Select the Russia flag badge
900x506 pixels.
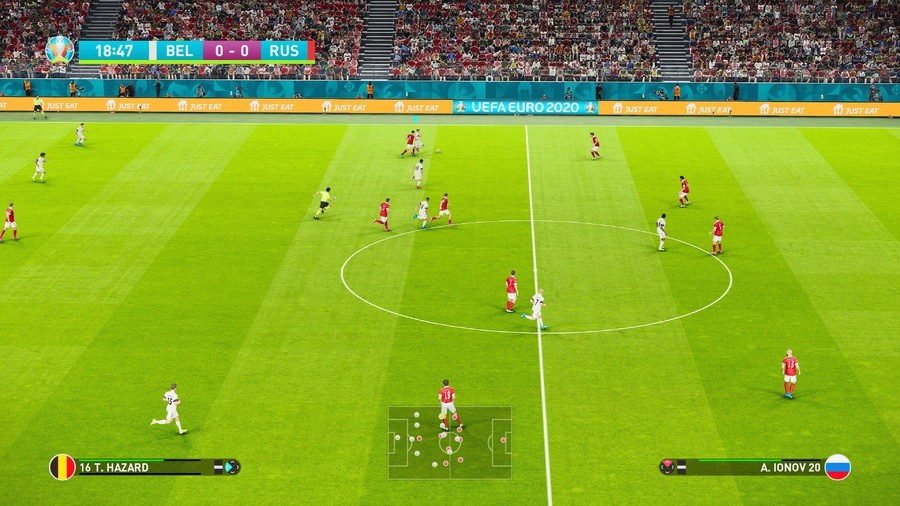click(837, 467)
